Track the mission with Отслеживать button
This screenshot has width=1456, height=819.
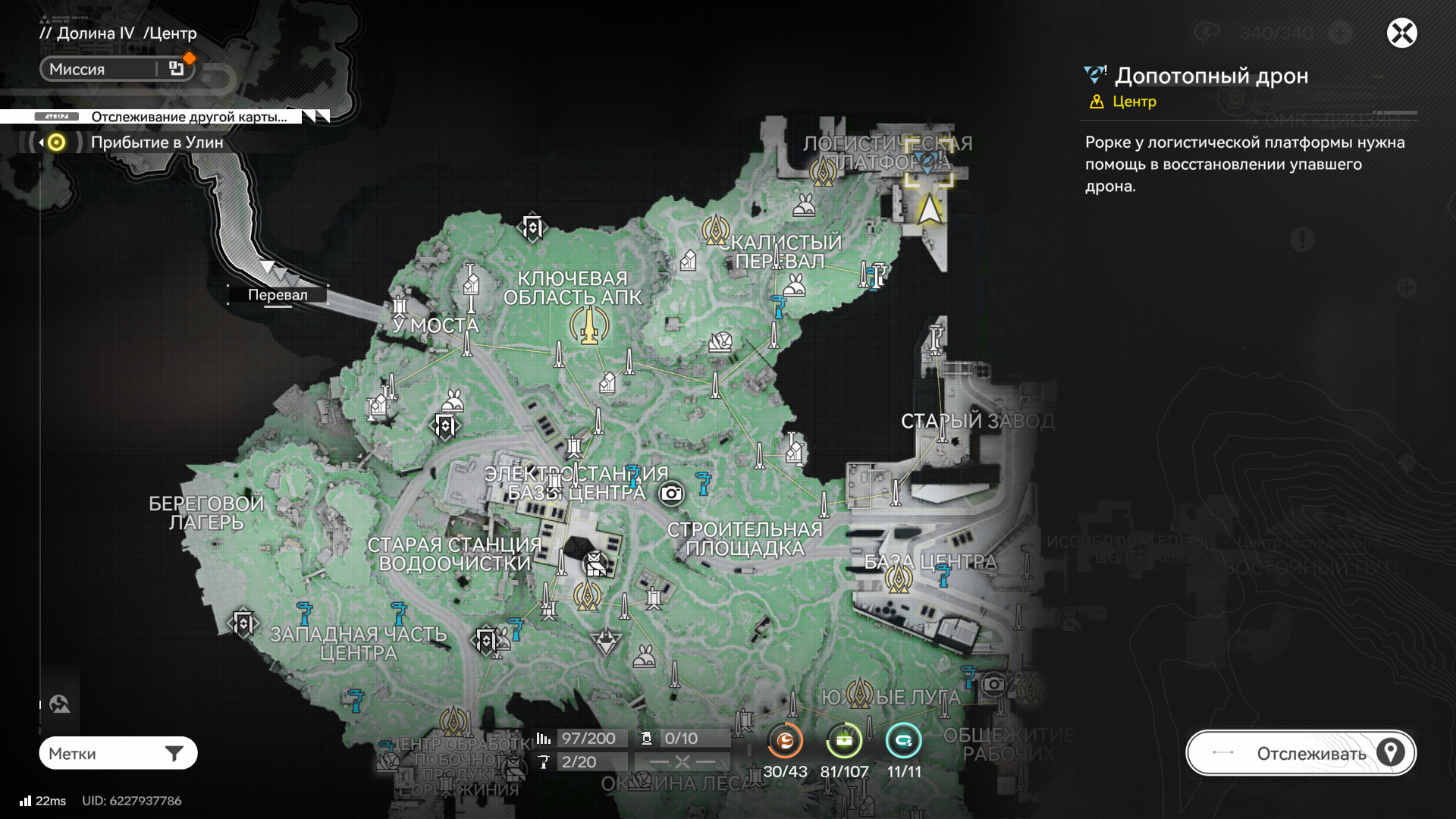point(1301,753)
